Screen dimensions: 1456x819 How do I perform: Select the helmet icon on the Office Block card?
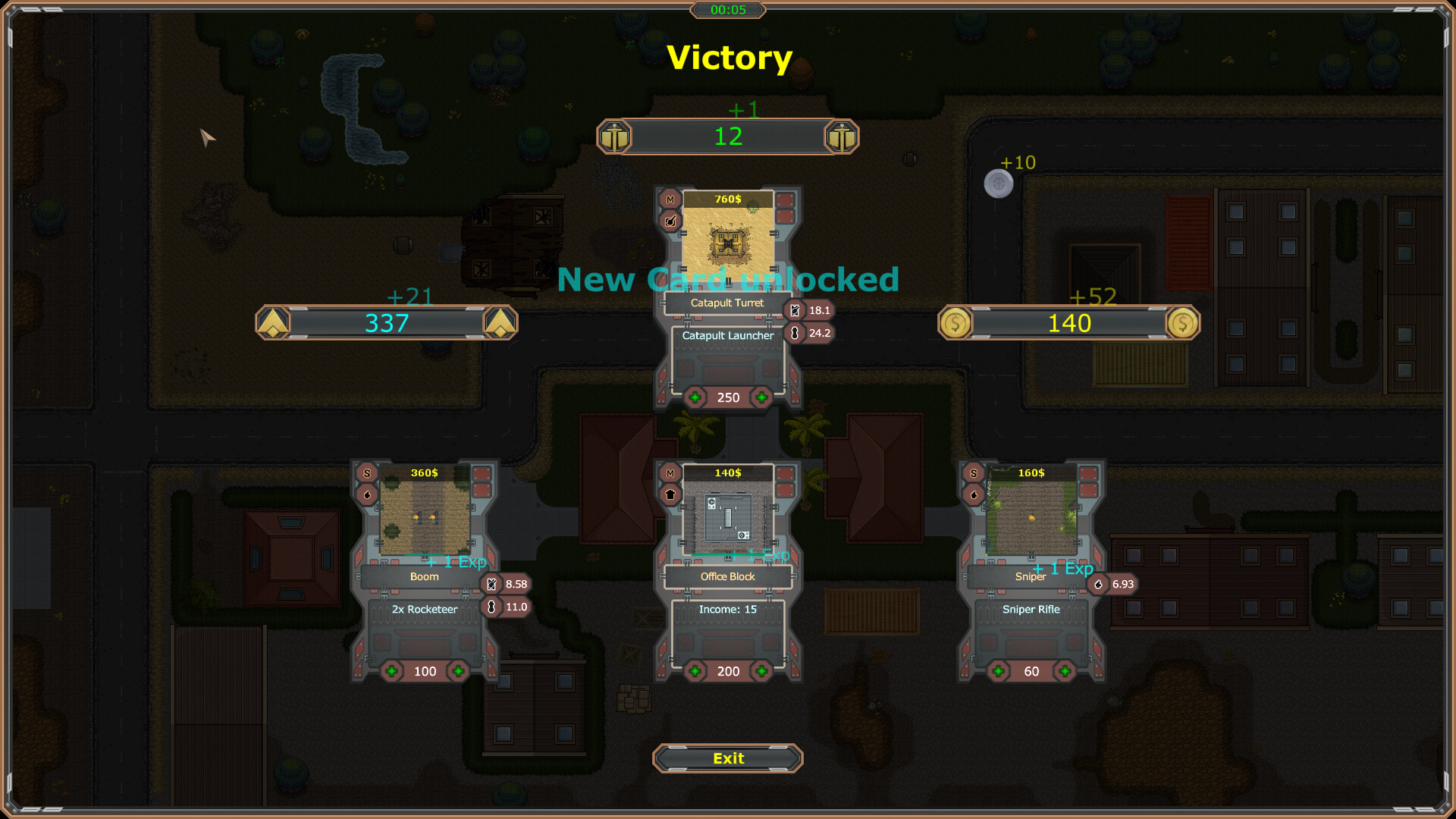coord(671,494)
